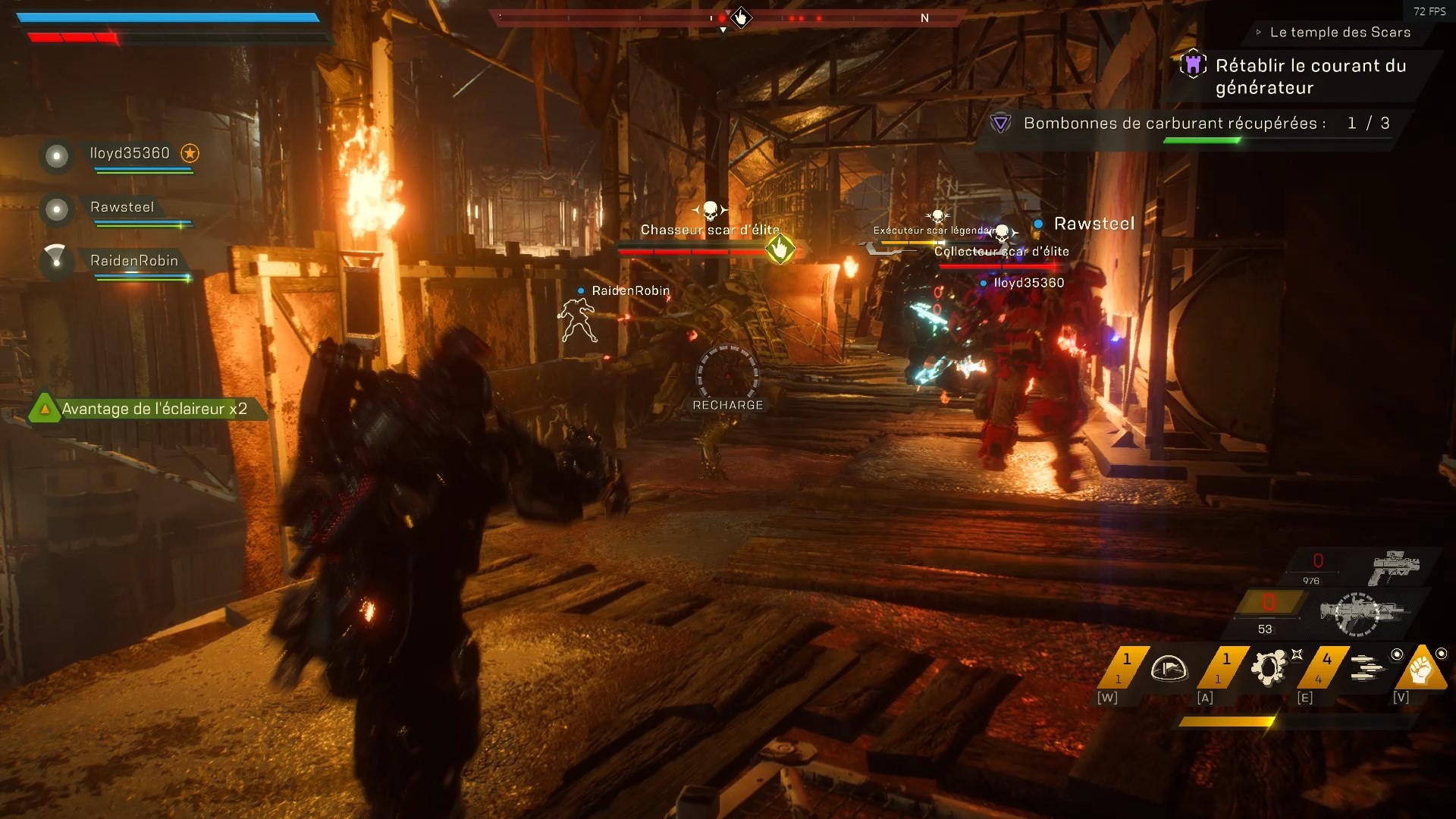1456x819 pixels.
Task: Click the 72 FPS counter display
Action: click(1429, 11)
